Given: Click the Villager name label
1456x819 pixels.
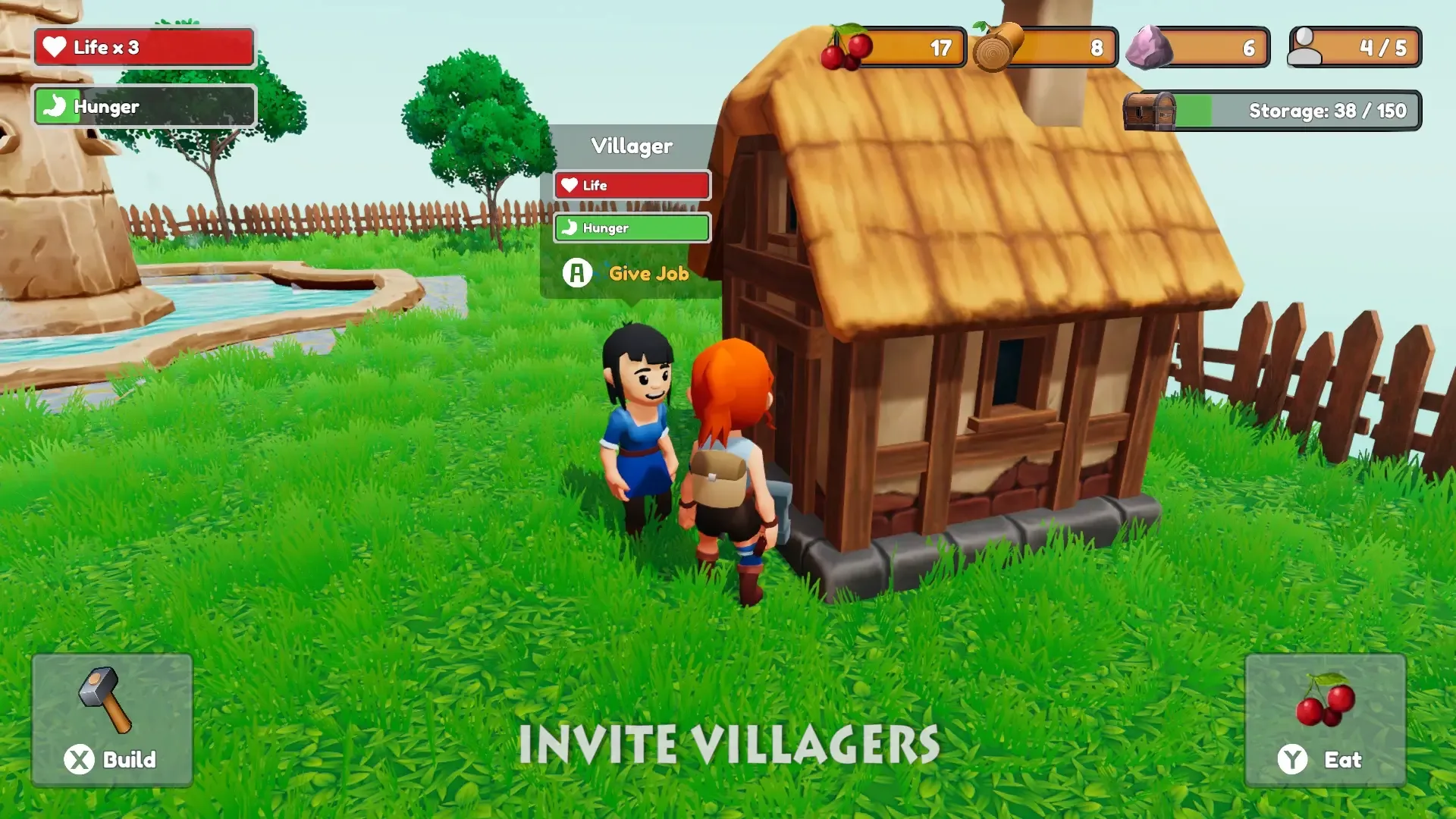Looking at the screenshot, I should coord(632,145).
